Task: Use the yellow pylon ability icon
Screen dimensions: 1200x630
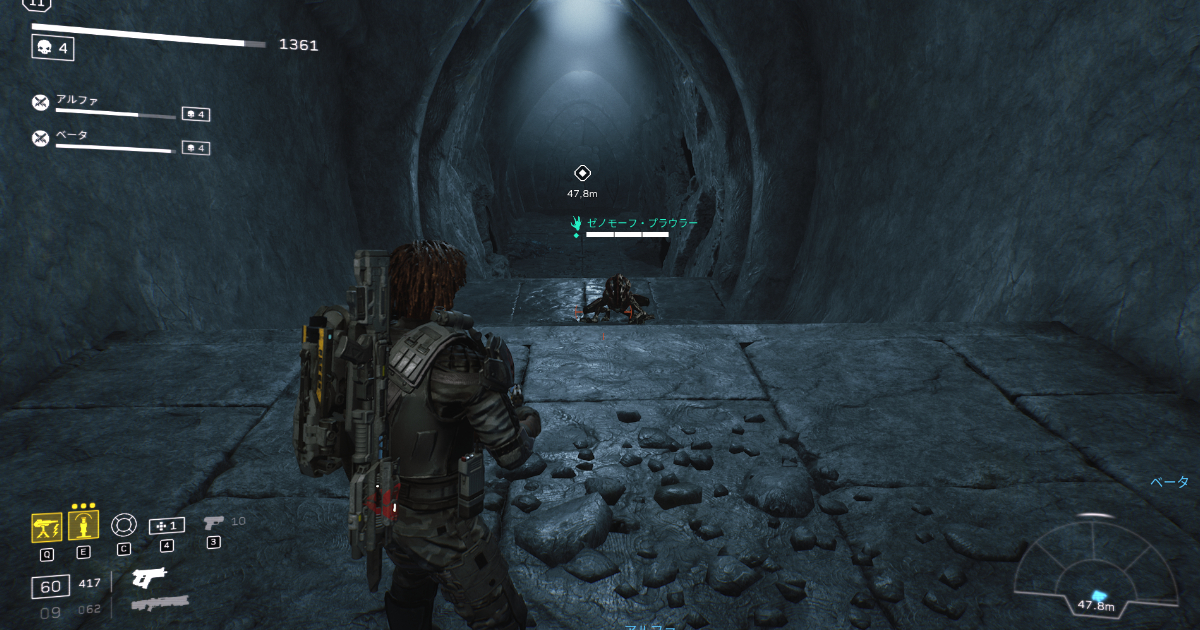Action: coord(84,525)
